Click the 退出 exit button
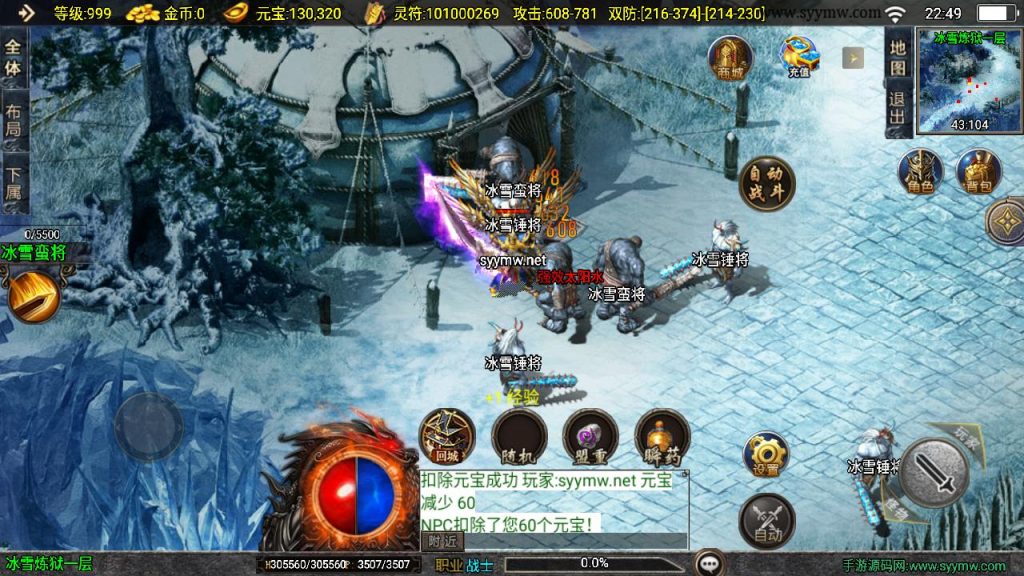This screenshot has height=576, width=1024. 898,108
